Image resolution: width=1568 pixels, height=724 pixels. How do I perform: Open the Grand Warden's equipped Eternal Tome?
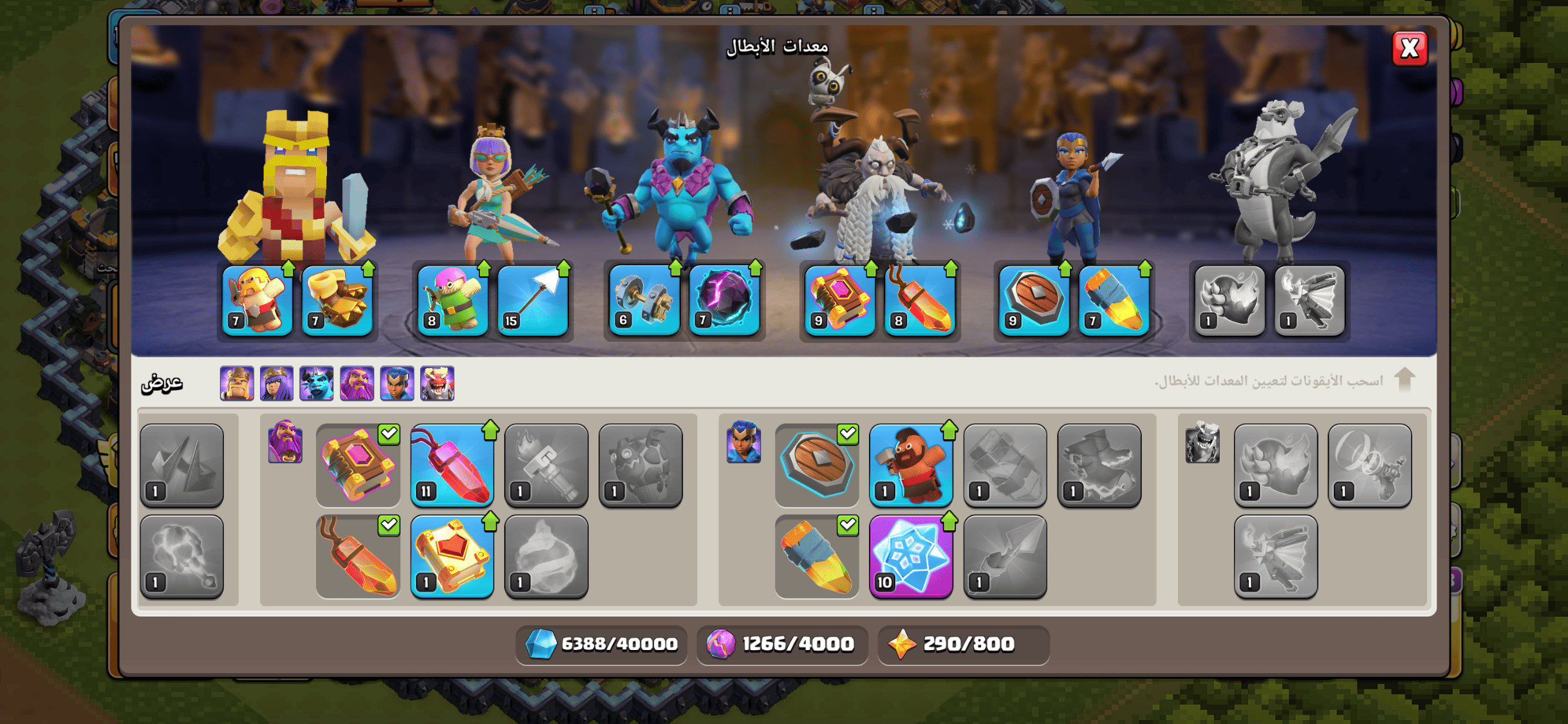point(840,301)
